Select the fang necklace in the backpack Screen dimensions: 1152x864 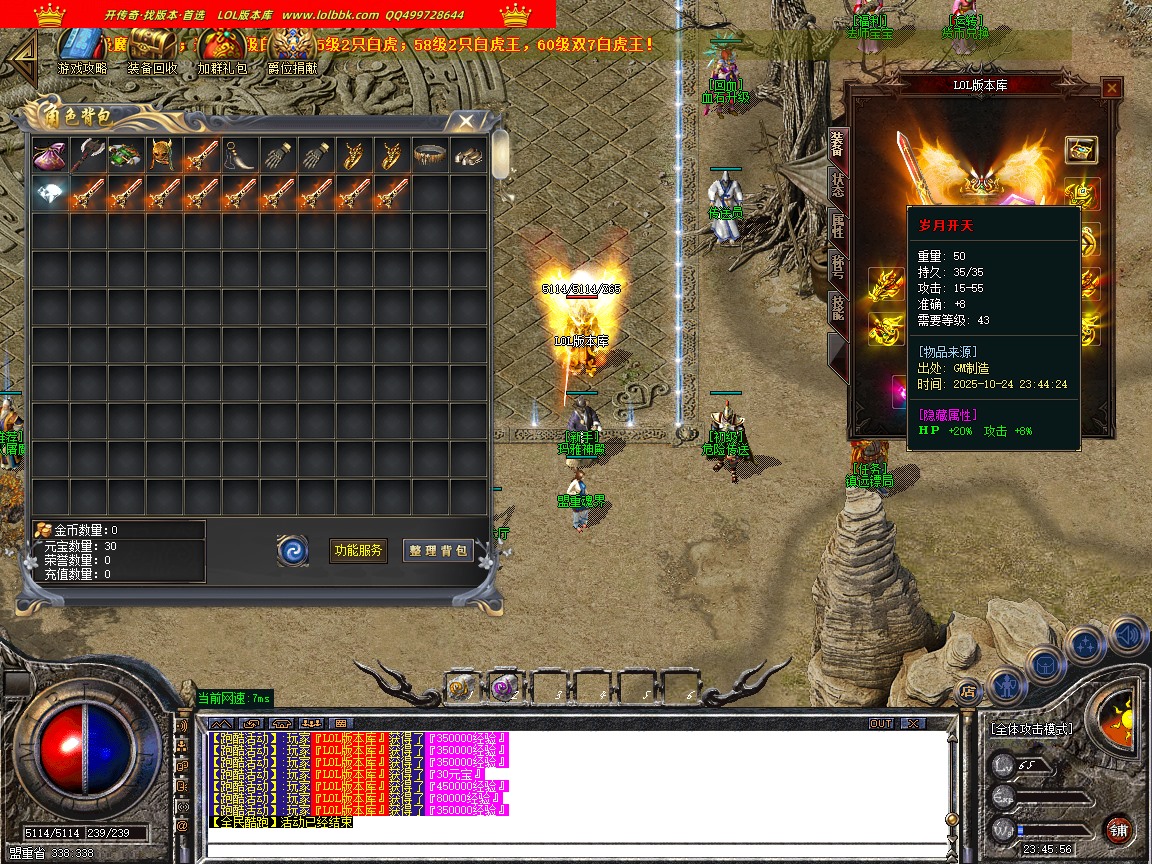pyautogui.click(x=238, y=155)
